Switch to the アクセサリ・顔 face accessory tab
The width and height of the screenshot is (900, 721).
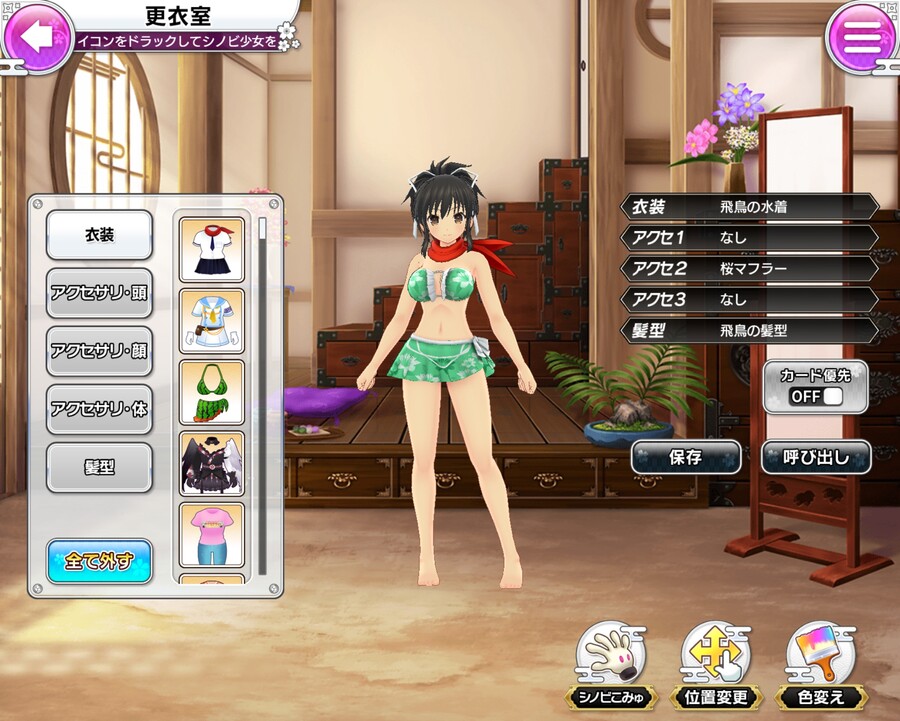click(x=99, y=351)
